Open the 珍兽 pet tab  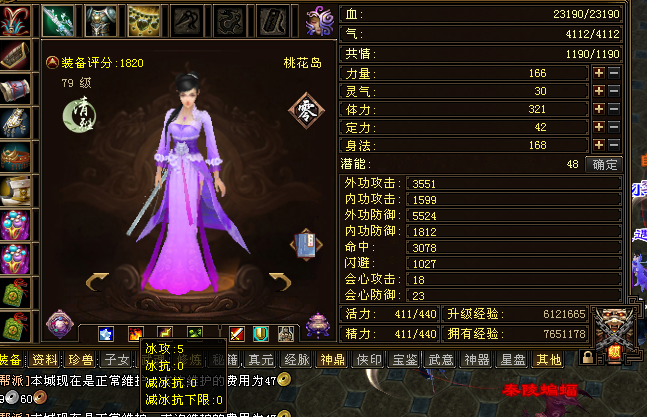(x=78, y=360)
